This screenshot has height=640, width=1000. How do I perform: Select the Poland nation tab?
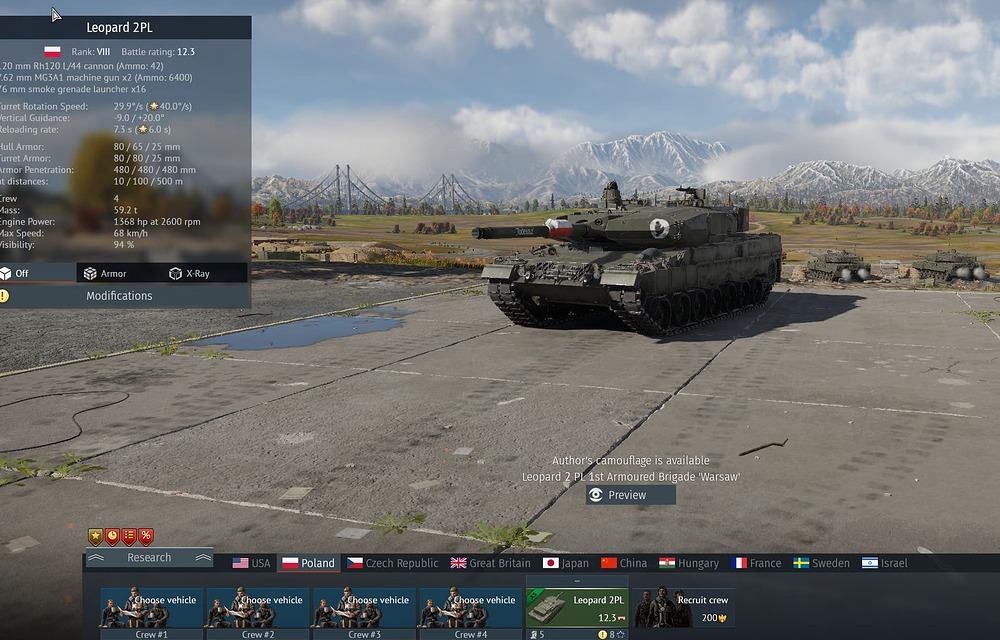click(309, 563)
